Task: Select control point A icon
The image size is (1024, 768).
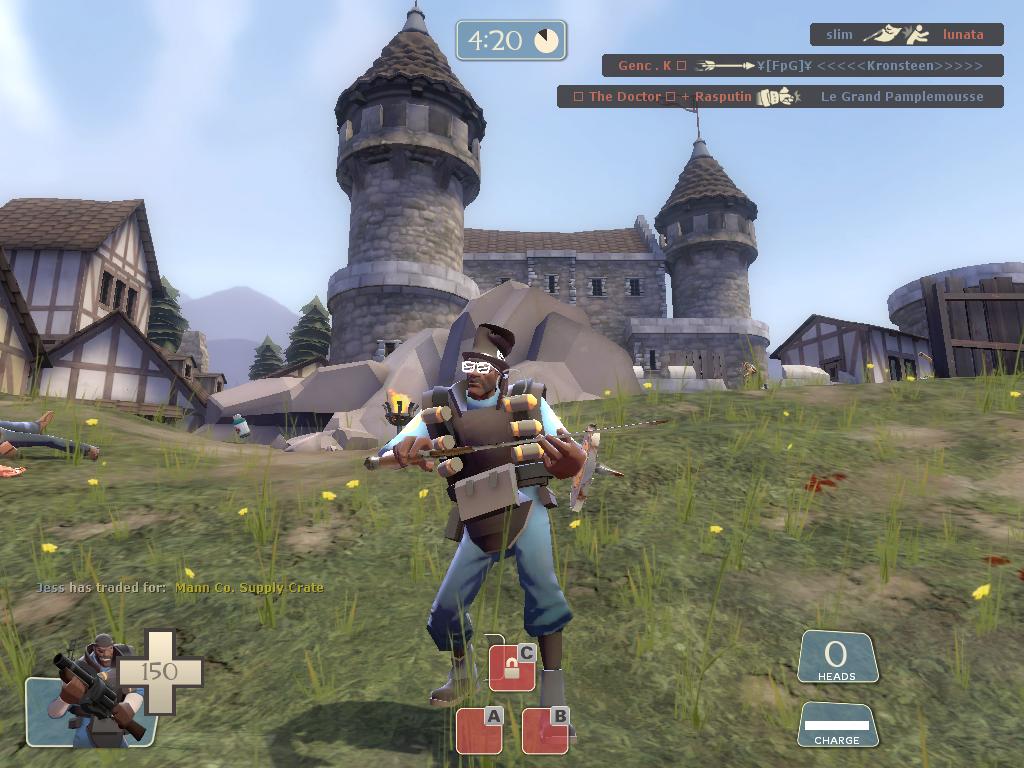Action: point(479,730)
